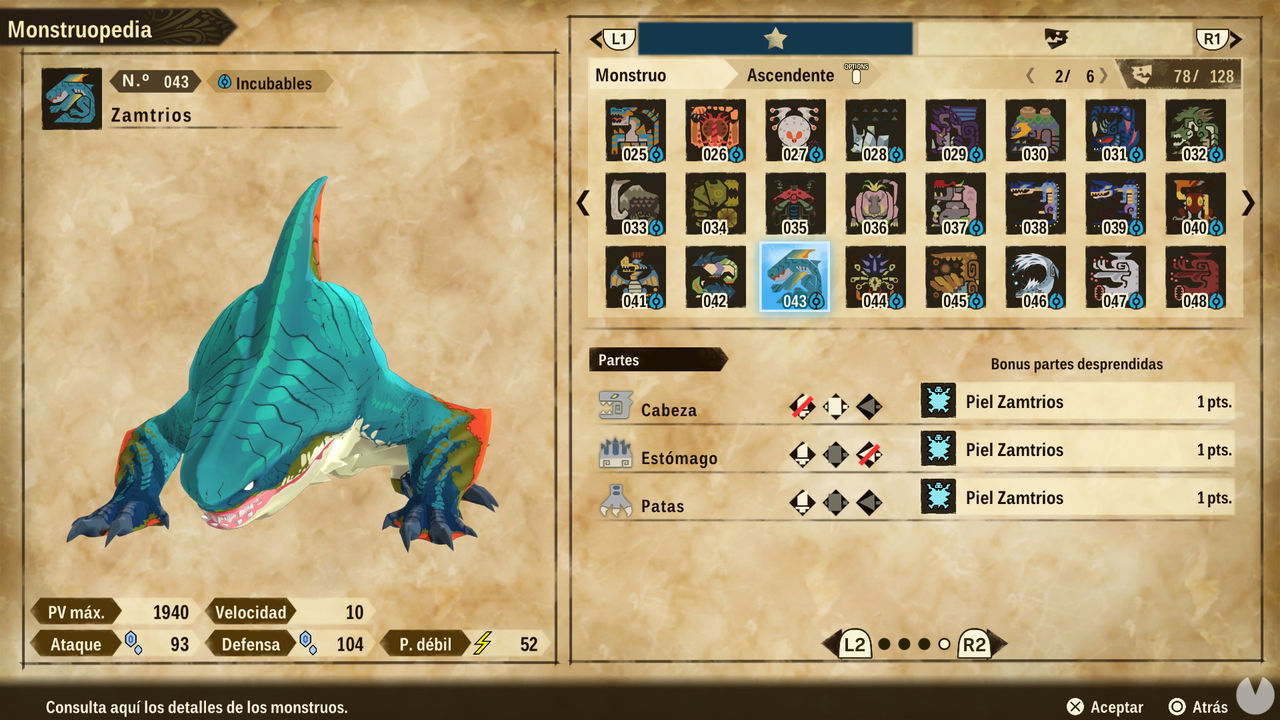Toggle the star rating on the header bar
Screen dimensions: 1280x720
(775, 37)
